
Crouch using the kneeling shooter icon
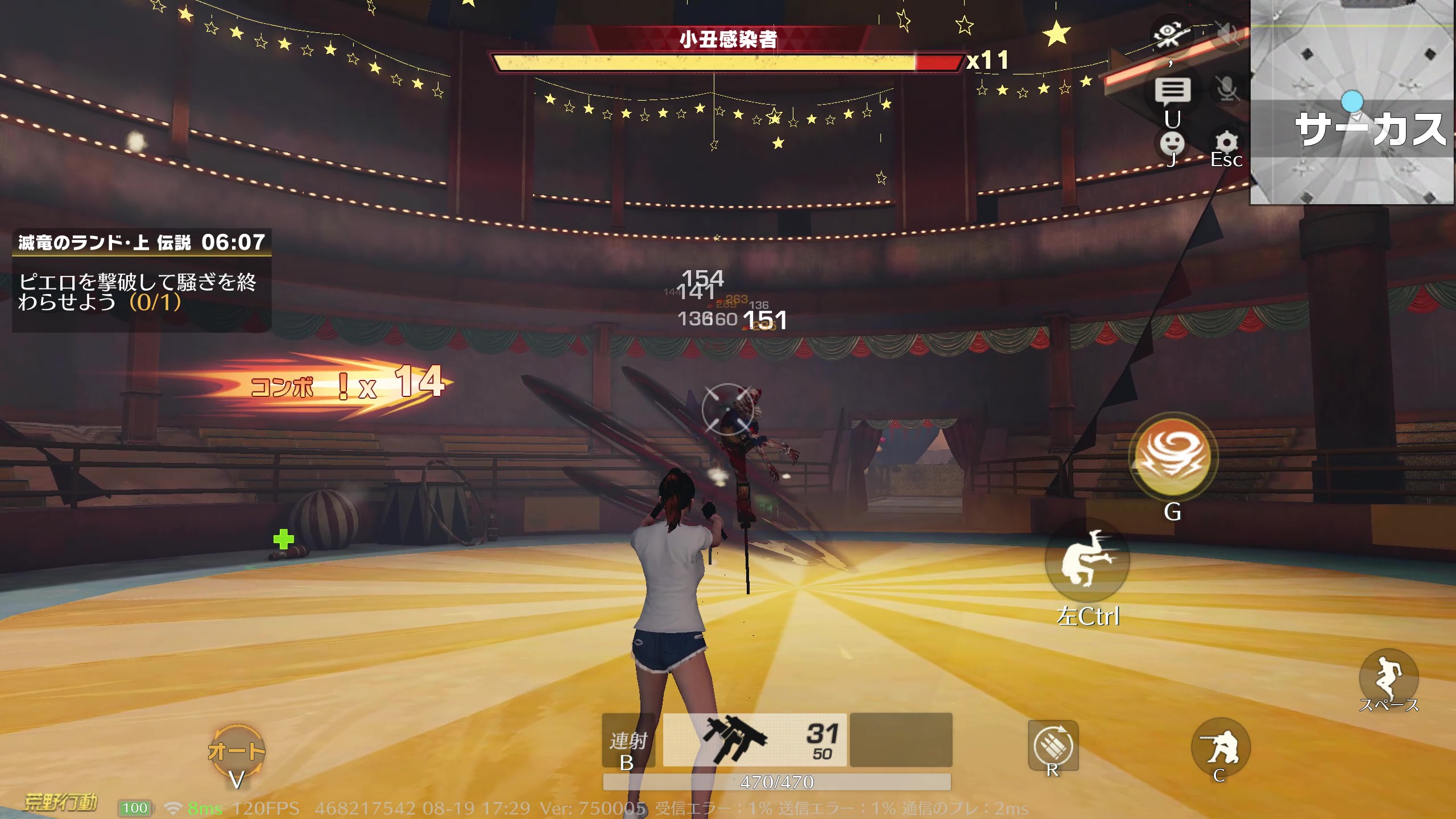click(x=1221, y=746)
